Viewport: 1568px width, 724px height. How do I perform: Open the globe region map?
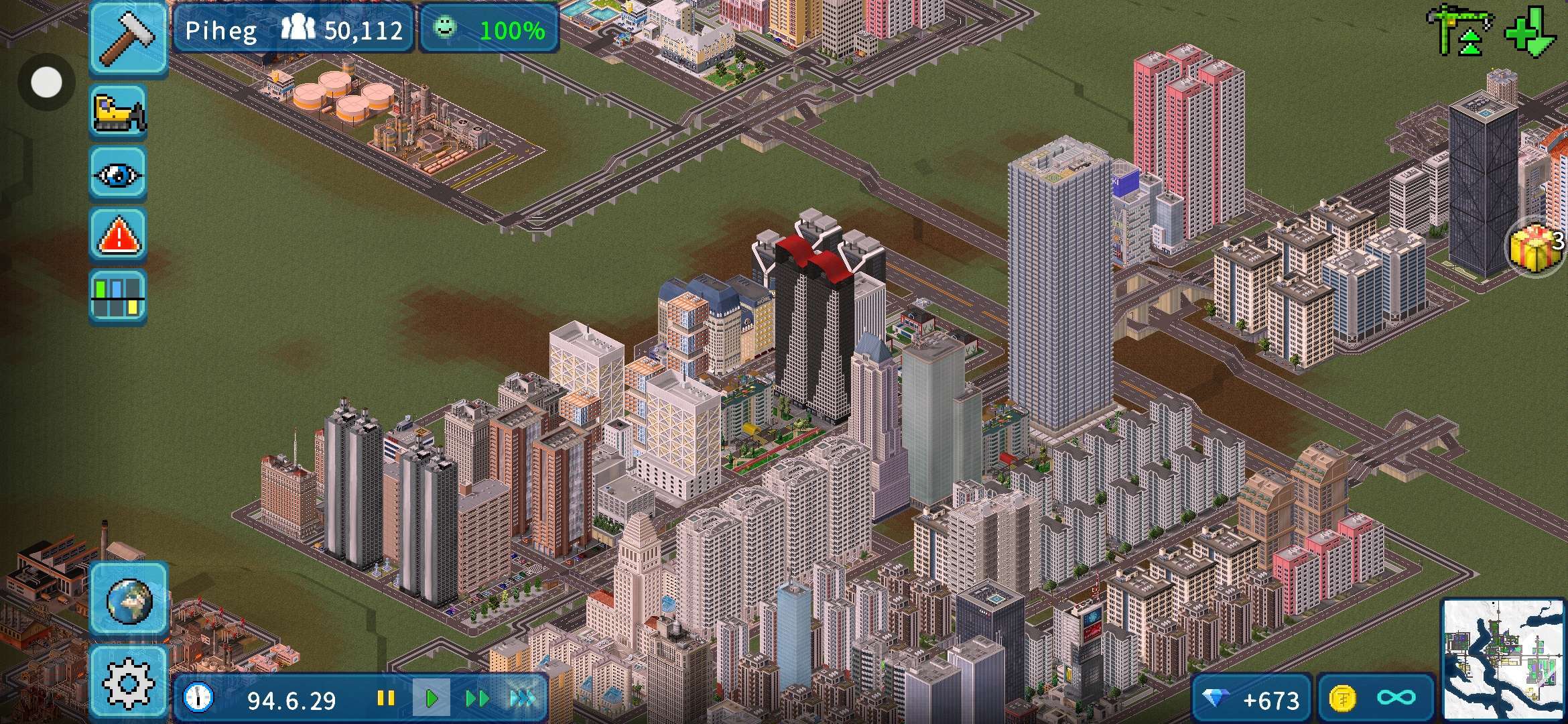point(128,599)
